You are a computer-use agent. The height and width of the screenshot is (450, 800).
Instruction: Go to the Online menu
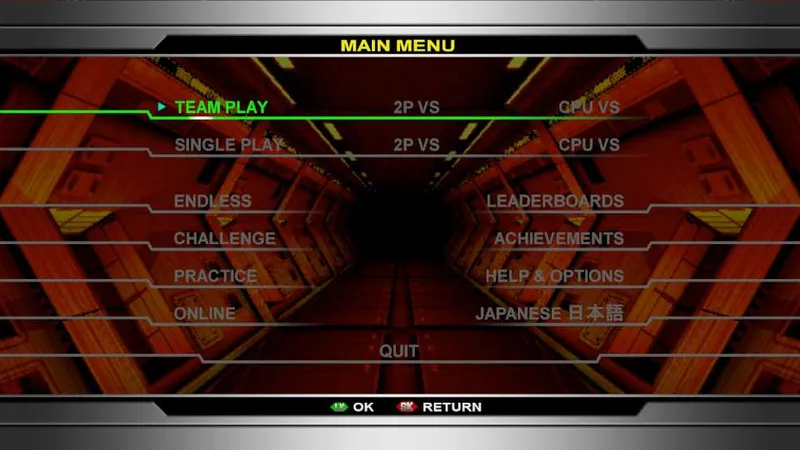(x=204, y=314)
